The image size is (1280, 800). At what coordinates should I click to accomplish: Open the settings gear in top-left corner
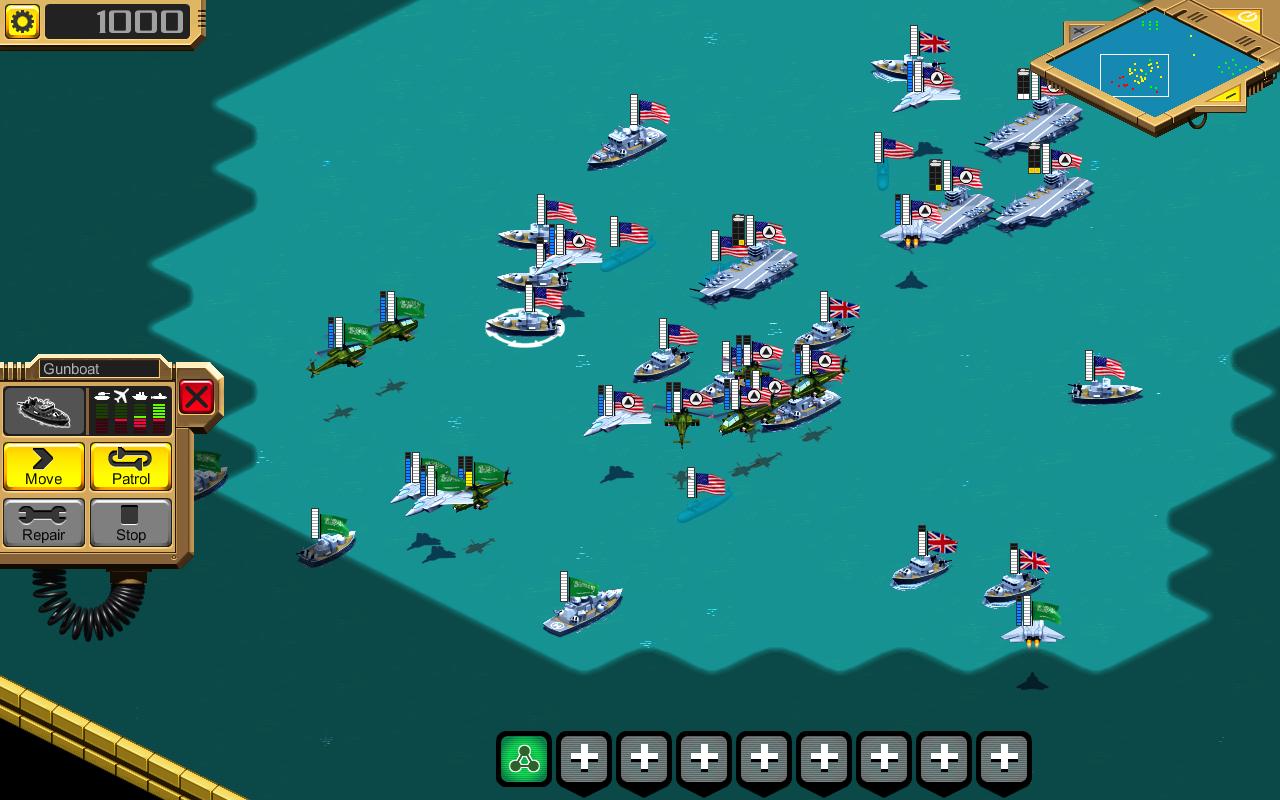[21, 22]
